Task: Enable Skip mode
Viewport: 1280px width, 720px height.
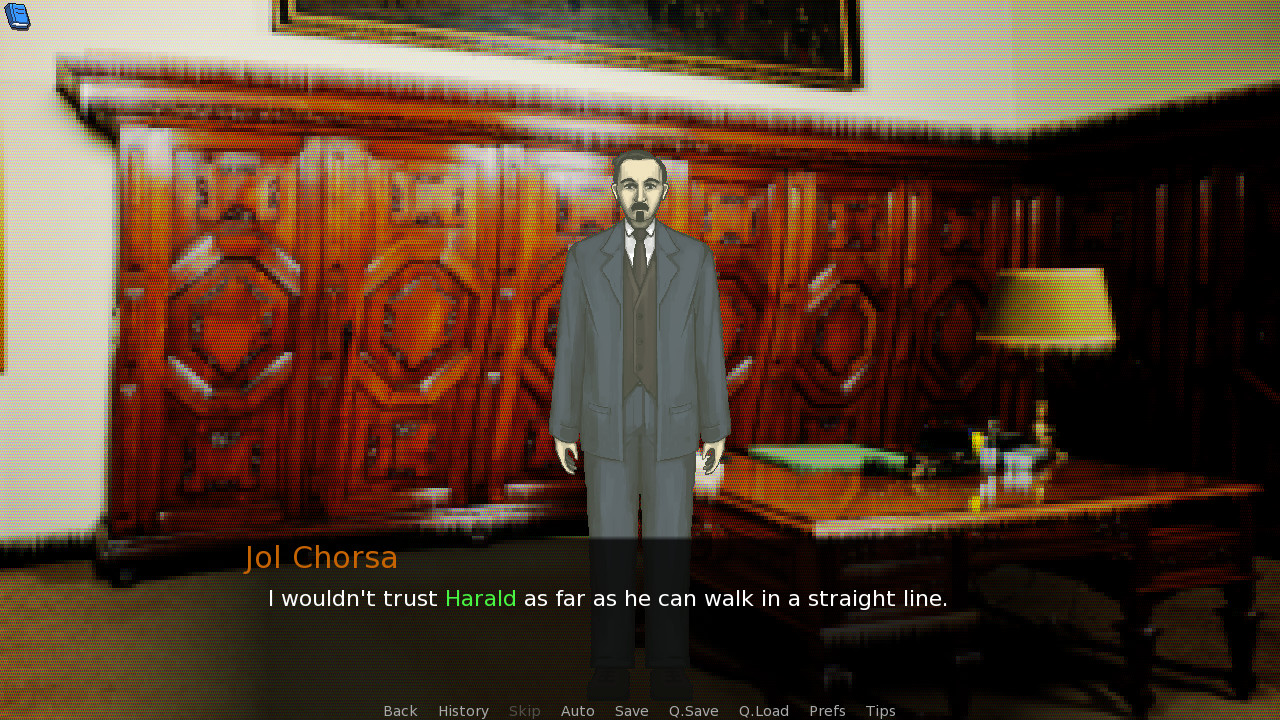Action: pyautogui.click(x=524, y=710)
